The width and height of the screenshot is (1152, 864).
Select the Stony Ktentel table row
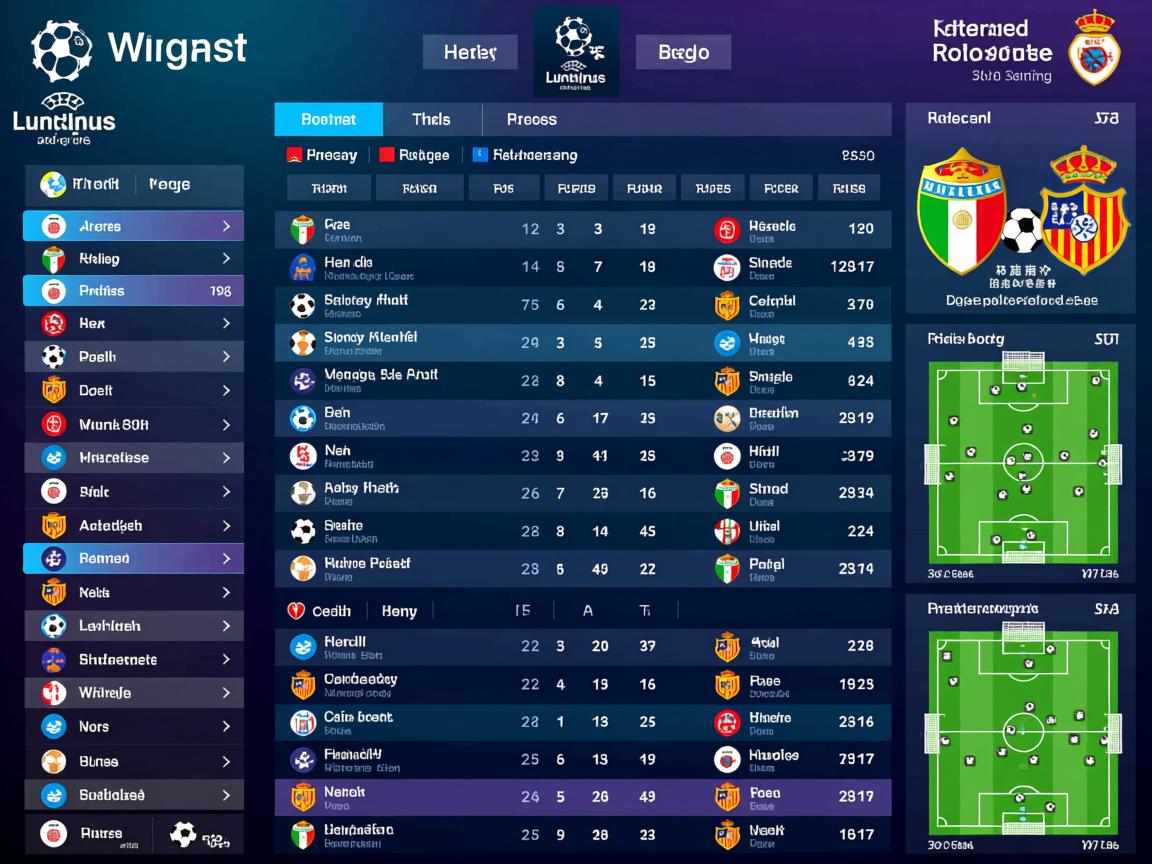point(582,343)
